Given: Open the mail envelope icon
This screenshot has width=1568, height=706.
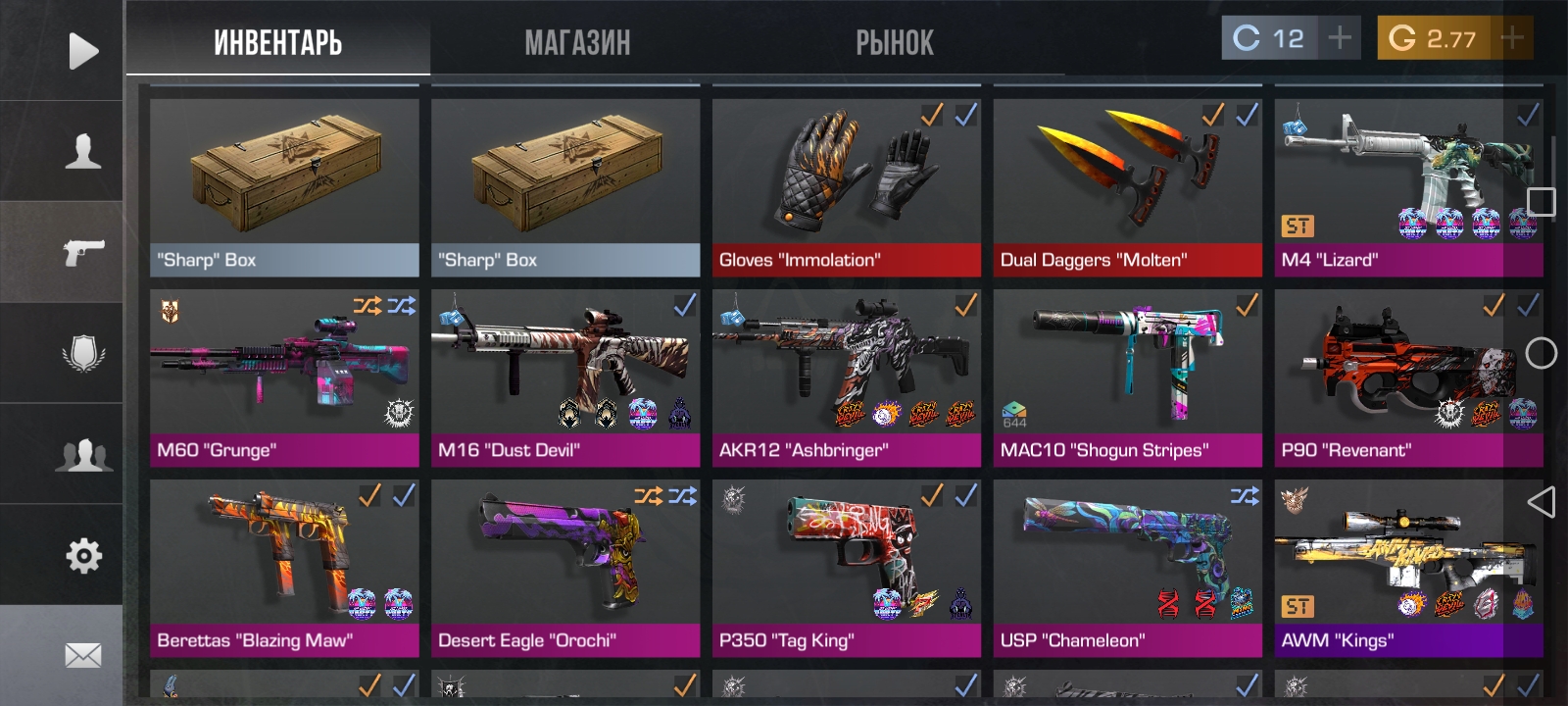Looking at the screenshot, I should pyautogui.click(x=83, y=655).
